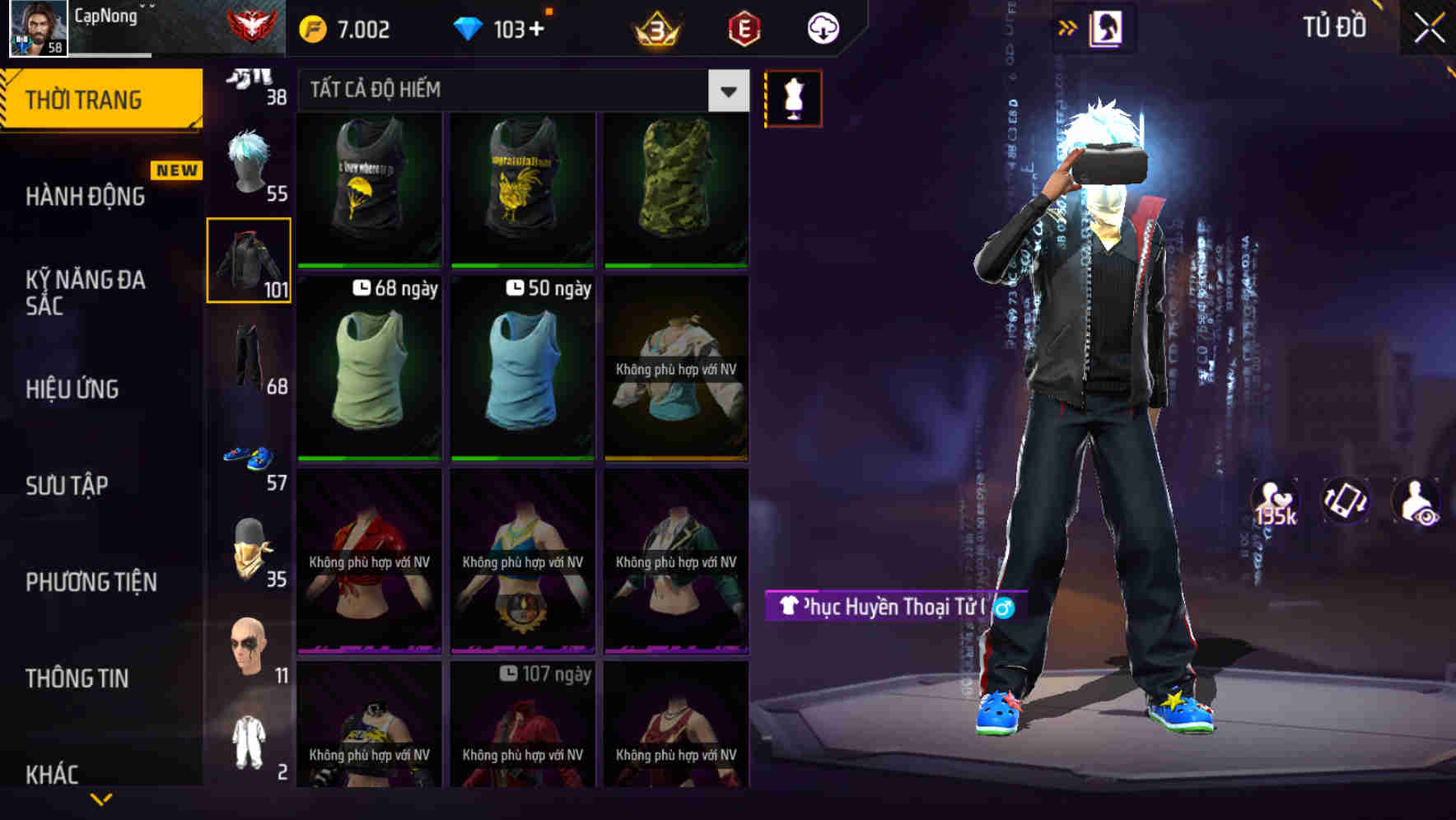Toggle the mannequin try-on preview
This screenshot has width=1456, height=820.
[793, 97]
